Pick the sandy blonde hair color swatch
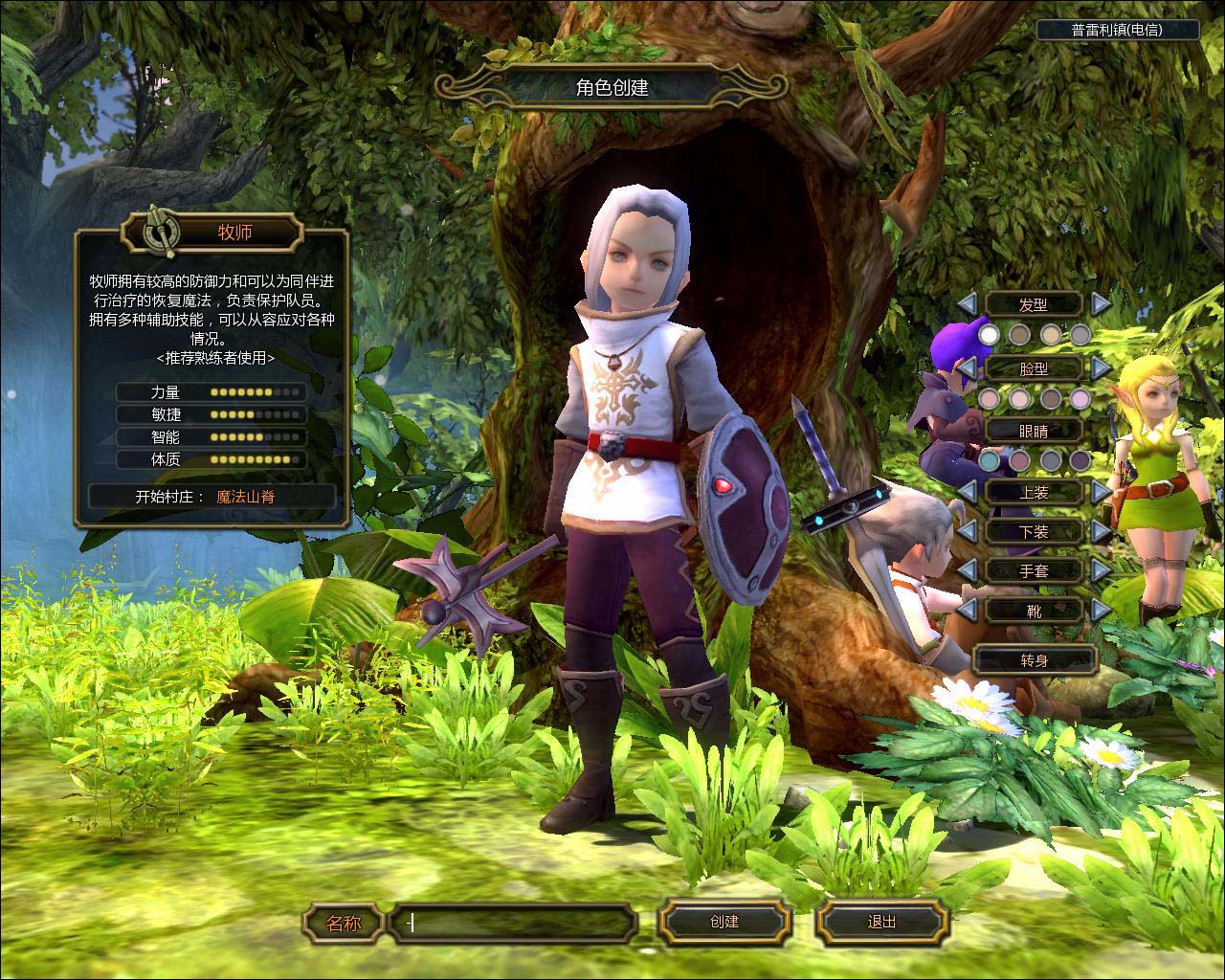This screenshot has width=1225, height=980. click(x=1051, y=334)
